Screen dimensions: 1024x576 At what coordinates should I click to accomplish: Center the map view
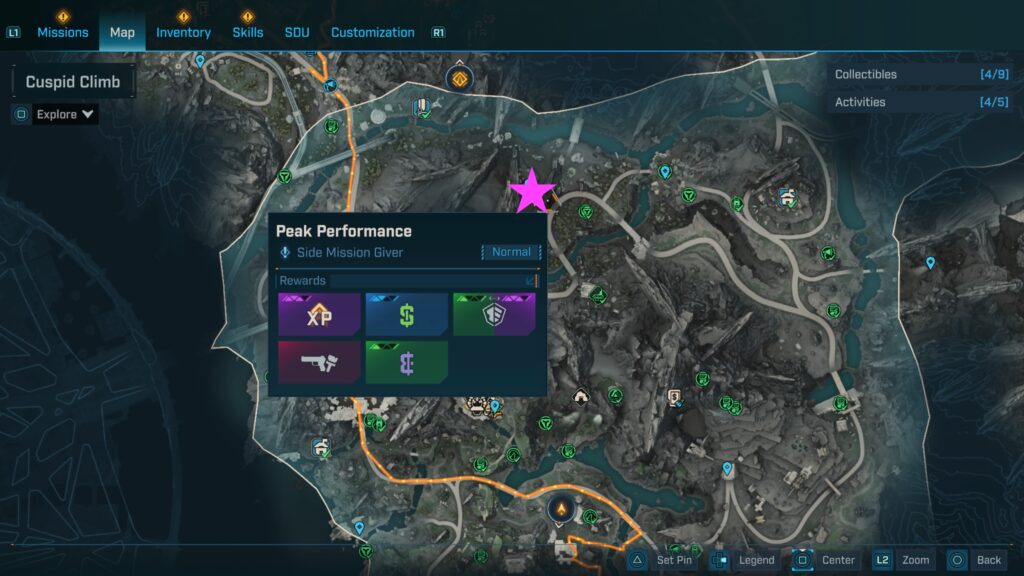point(827,560)
